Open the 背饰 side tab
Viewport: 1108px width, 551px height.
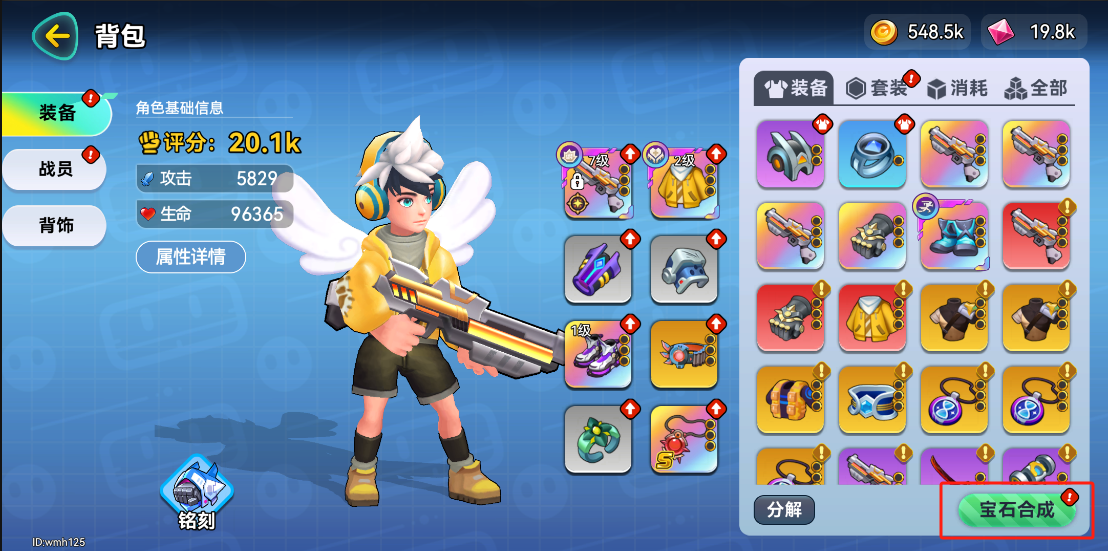[x=56, y=225]
